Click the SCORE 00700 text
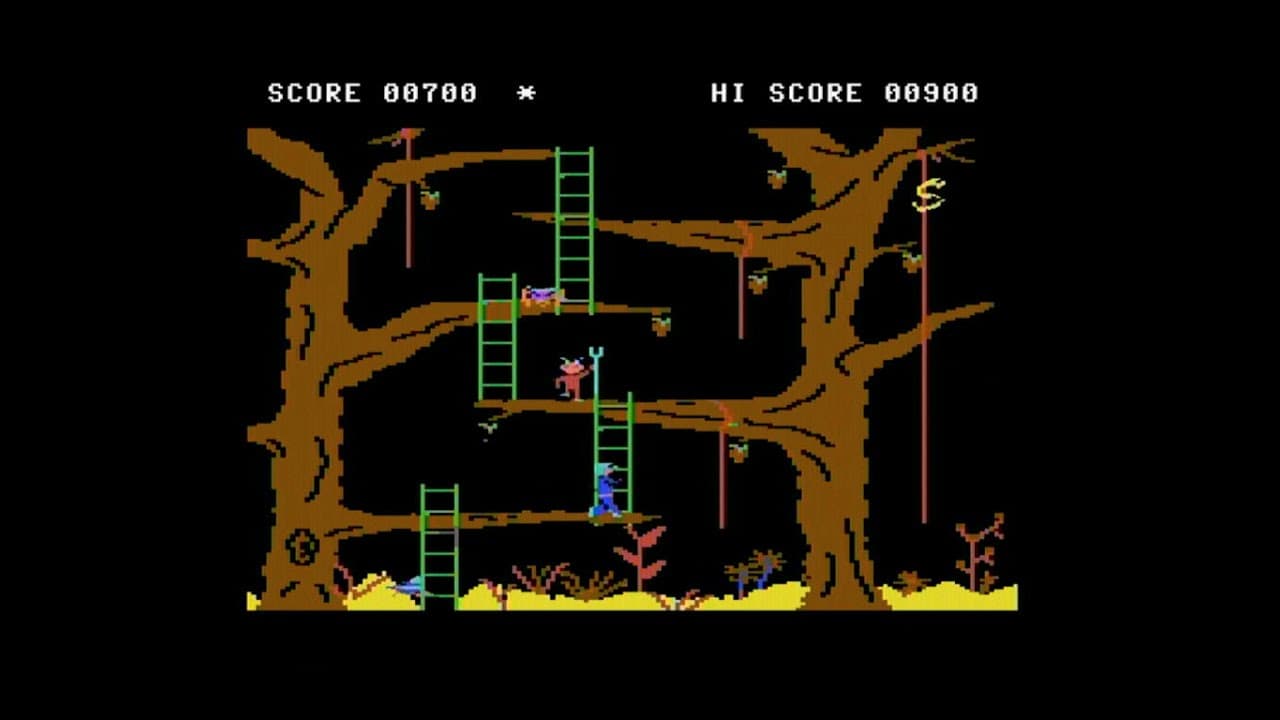 [370, 93]
